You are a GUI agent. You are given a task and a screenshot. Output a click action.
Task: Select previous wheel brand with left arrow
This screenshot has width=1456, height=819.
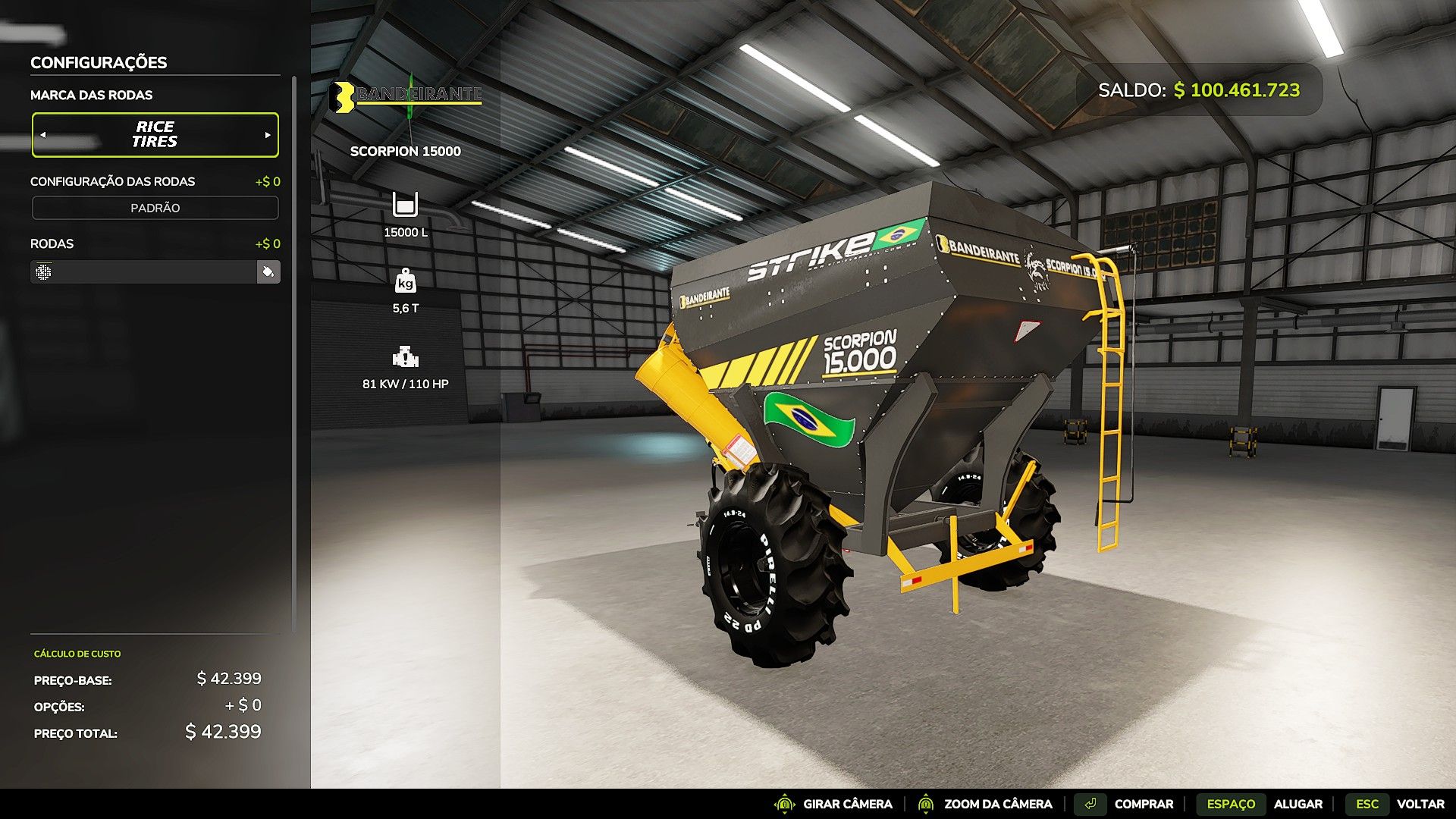pyautogui.click(x=43, y=135)
